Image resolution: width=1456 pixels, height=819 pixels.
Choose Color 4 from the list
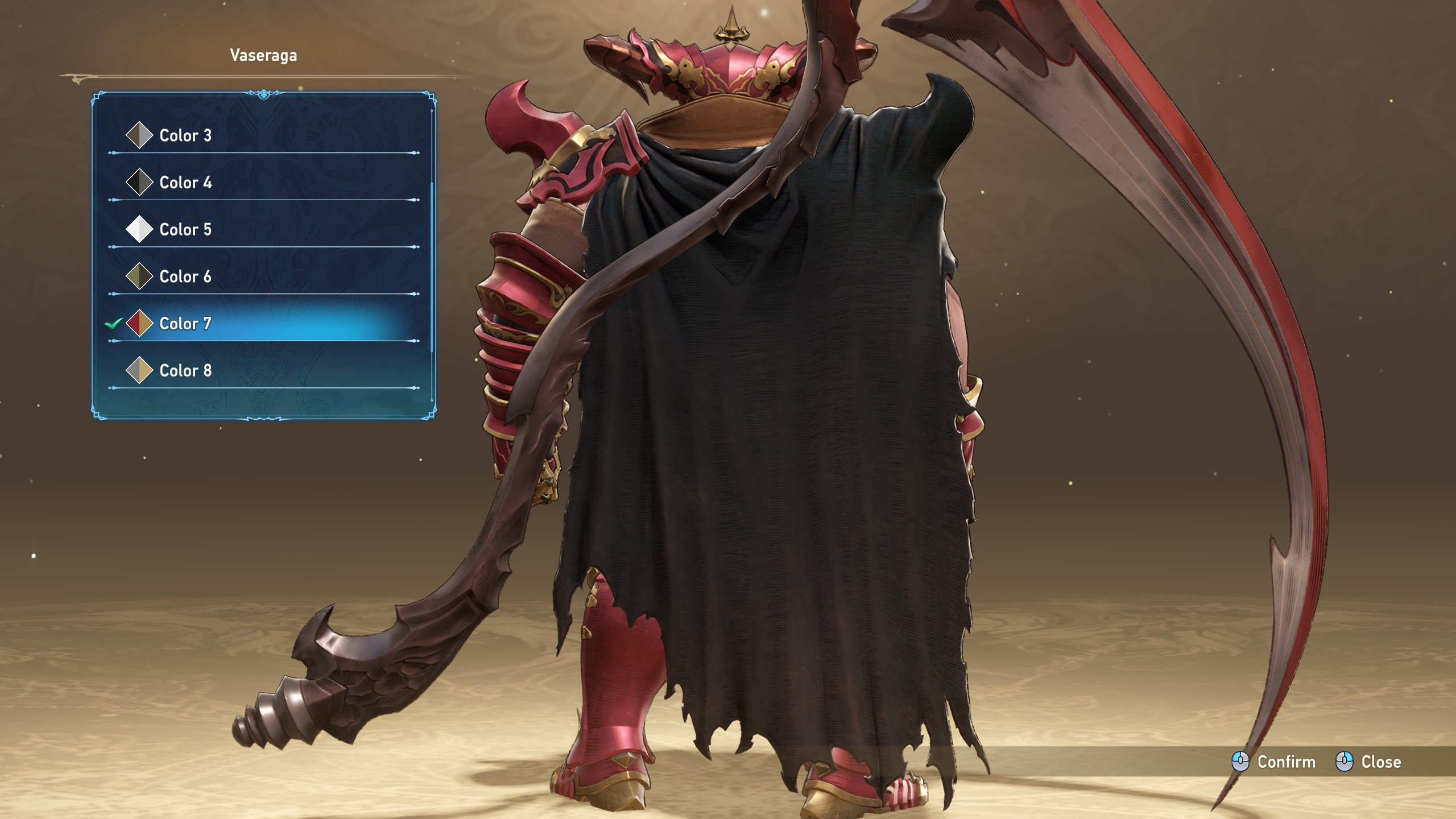click(185, 183)
